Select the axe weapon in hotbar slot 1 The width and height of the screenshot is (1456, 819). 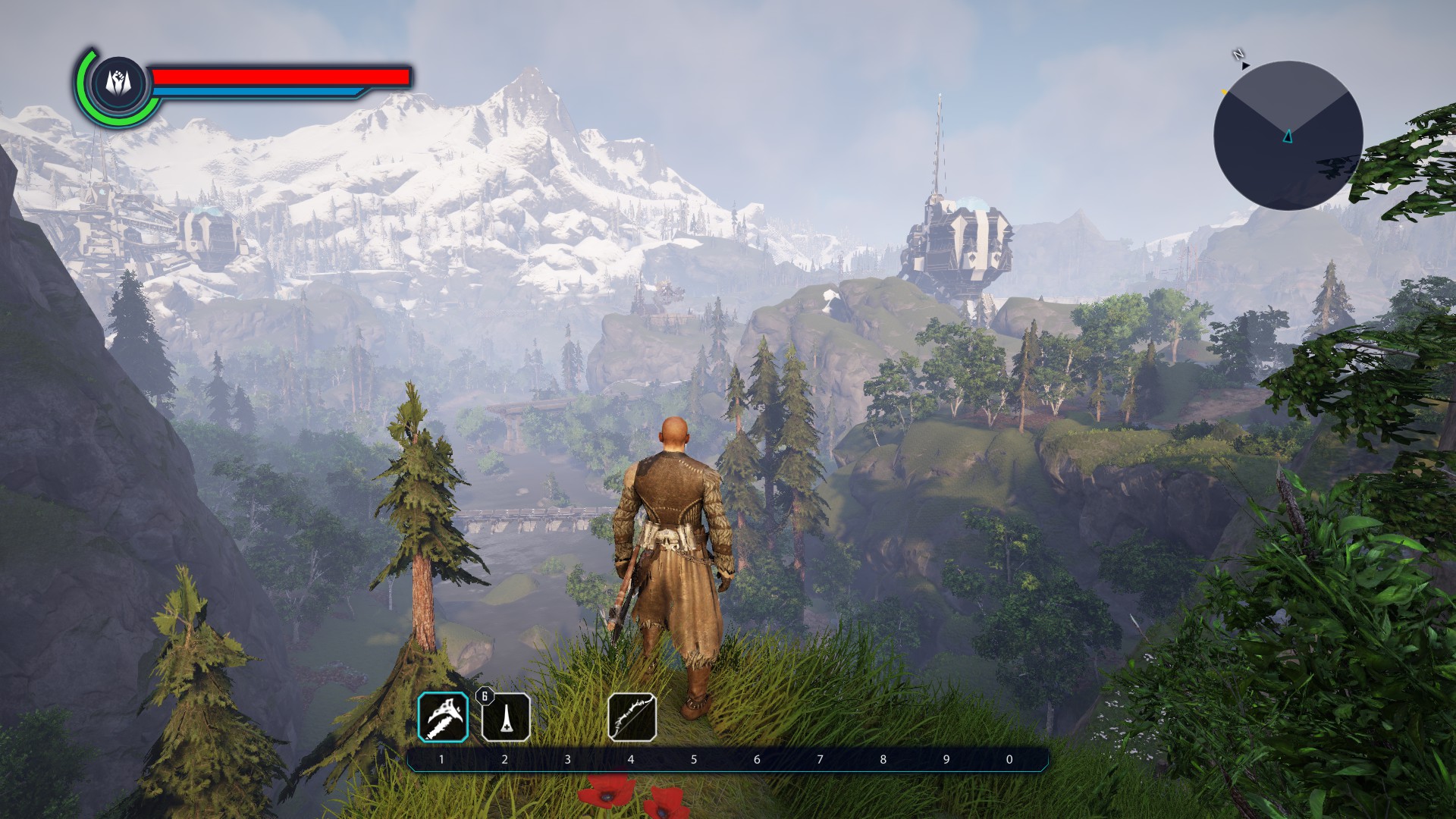click(x=443, y=717)
